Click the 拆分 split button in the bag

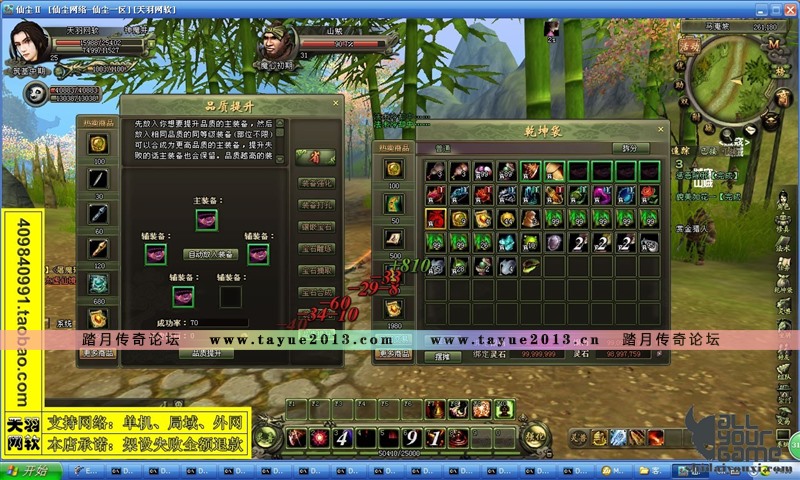pos(629,148)
